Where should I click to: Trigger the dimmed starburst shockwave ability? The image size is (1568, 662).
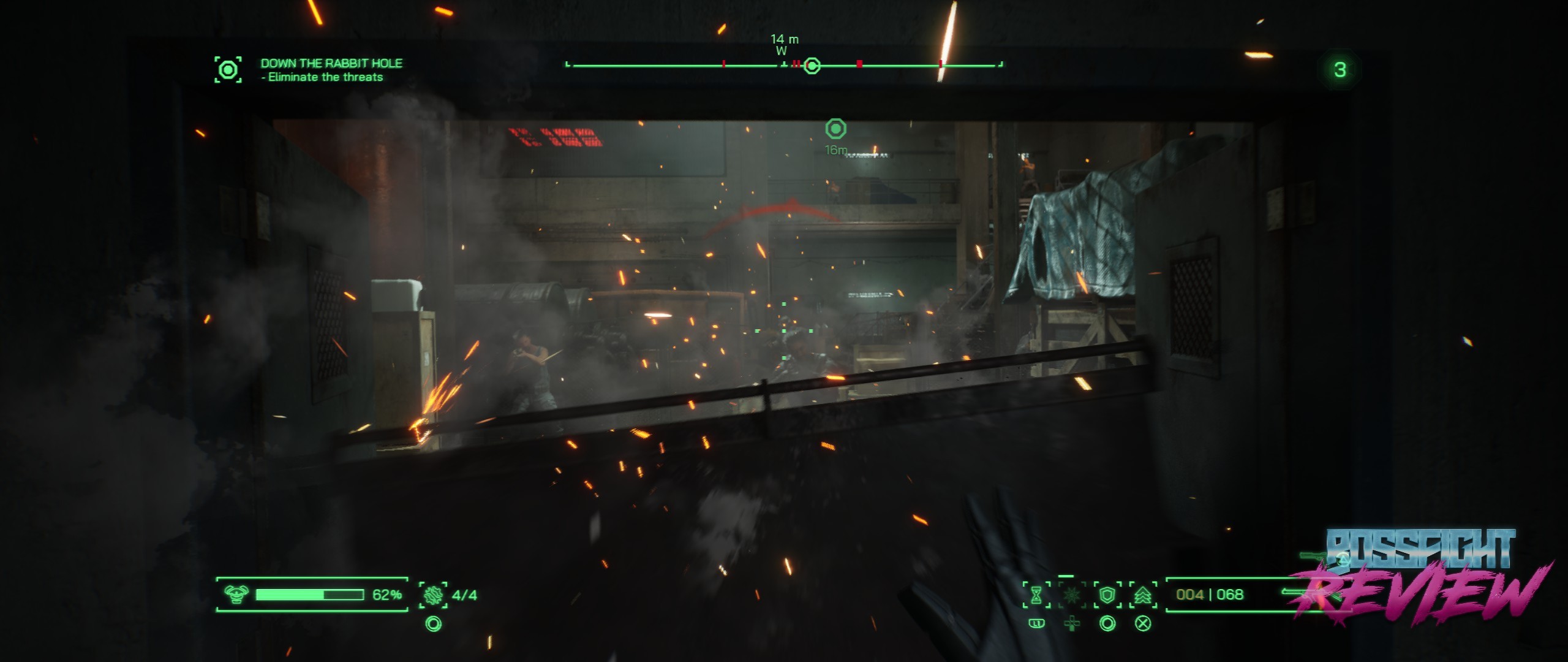click(1071, 595)
